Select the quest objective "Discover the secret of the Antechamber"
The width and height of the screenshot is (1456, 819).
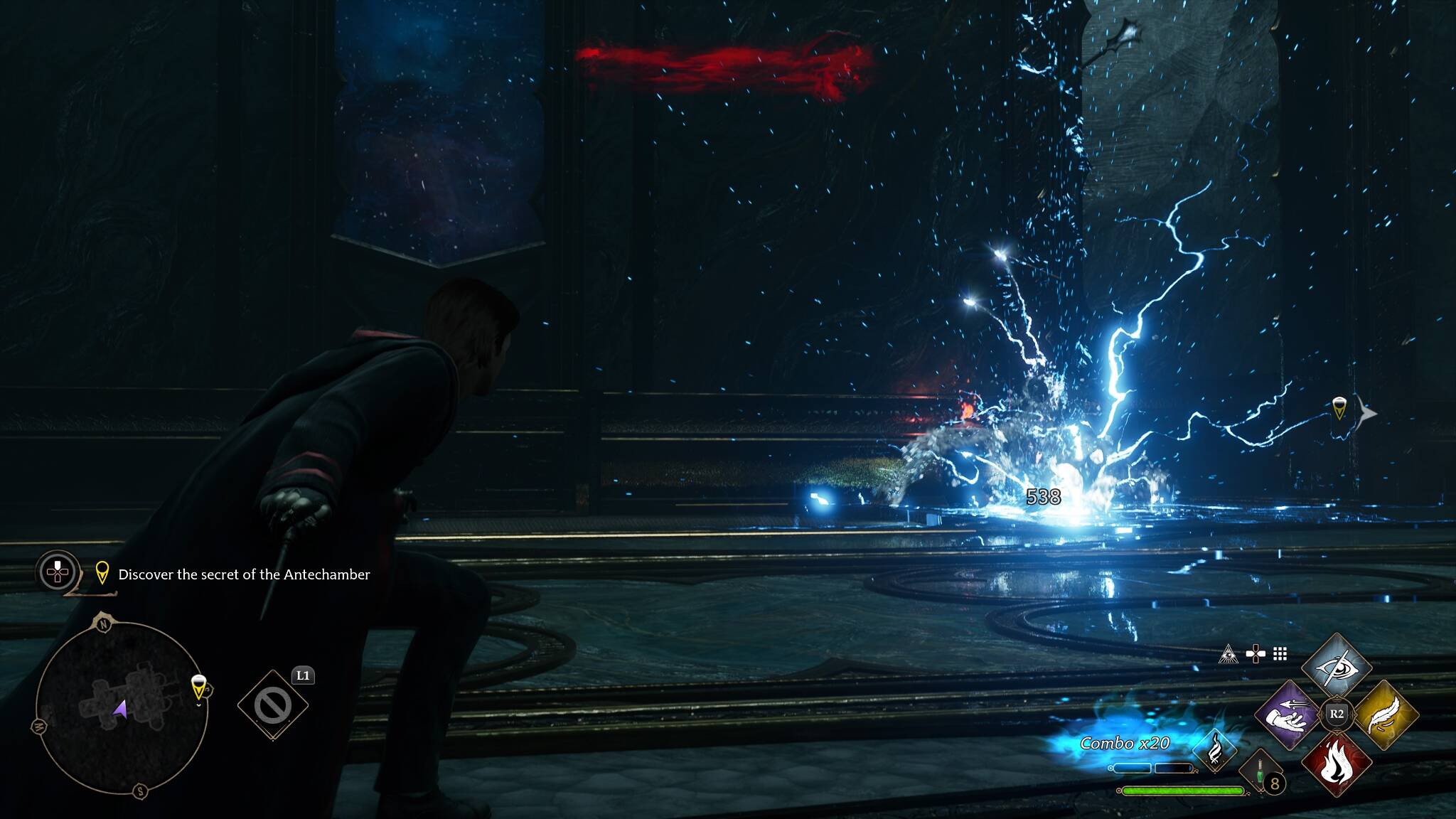point(244,574)
